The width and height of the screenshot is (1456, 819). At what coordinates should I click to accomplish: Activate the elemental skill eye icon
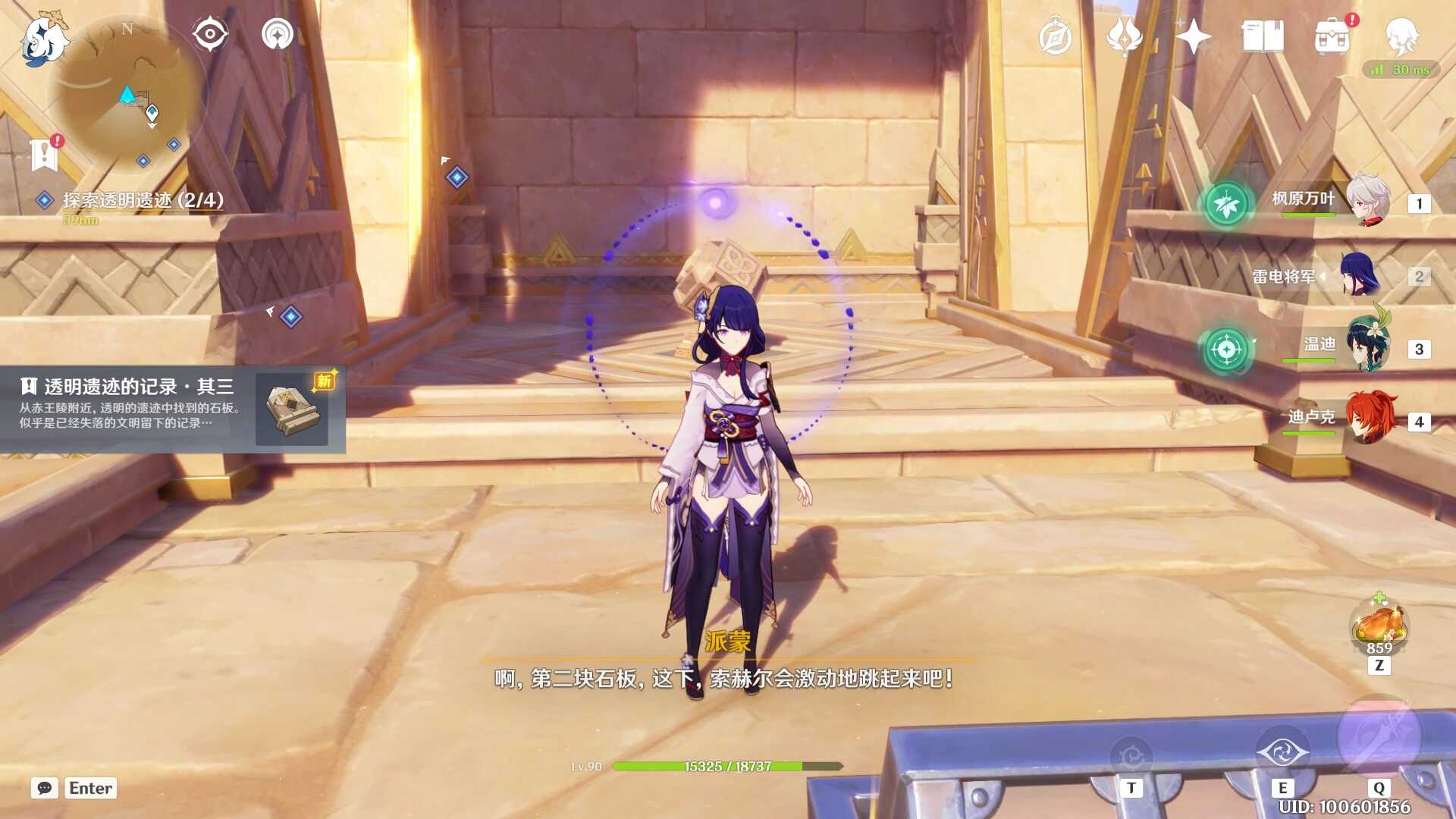(1282, 753)
